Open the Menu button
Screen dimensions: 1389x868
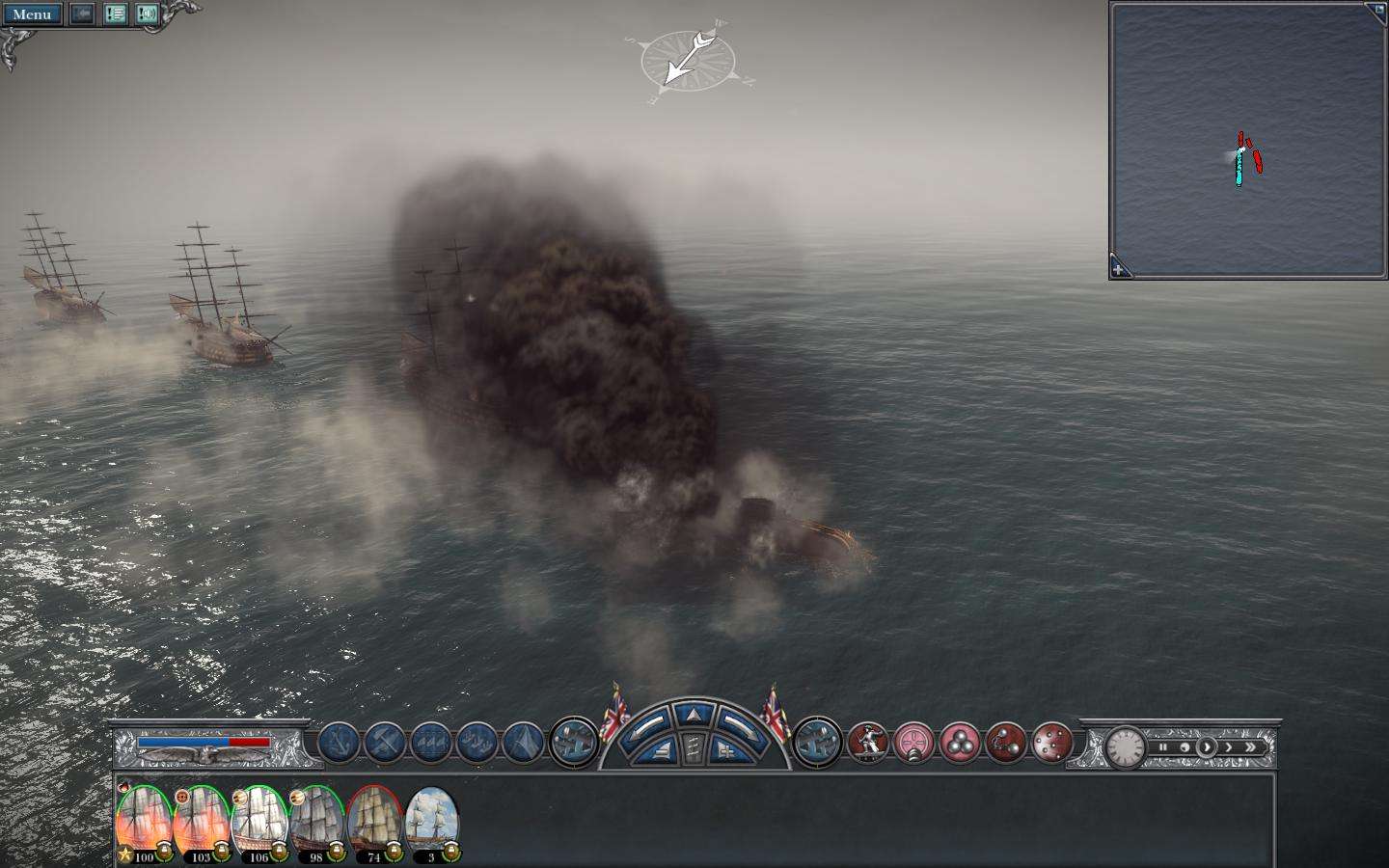tap(32, 14)
